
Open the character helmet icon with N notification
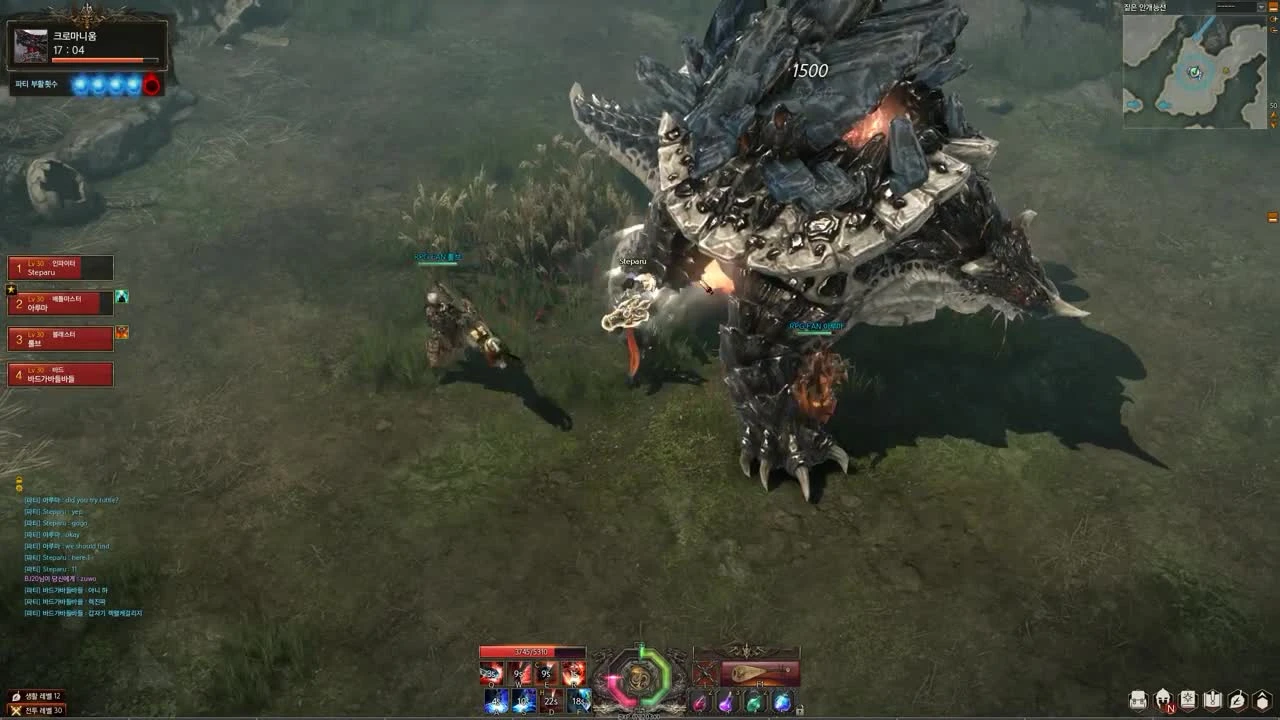click(1162, 699)
